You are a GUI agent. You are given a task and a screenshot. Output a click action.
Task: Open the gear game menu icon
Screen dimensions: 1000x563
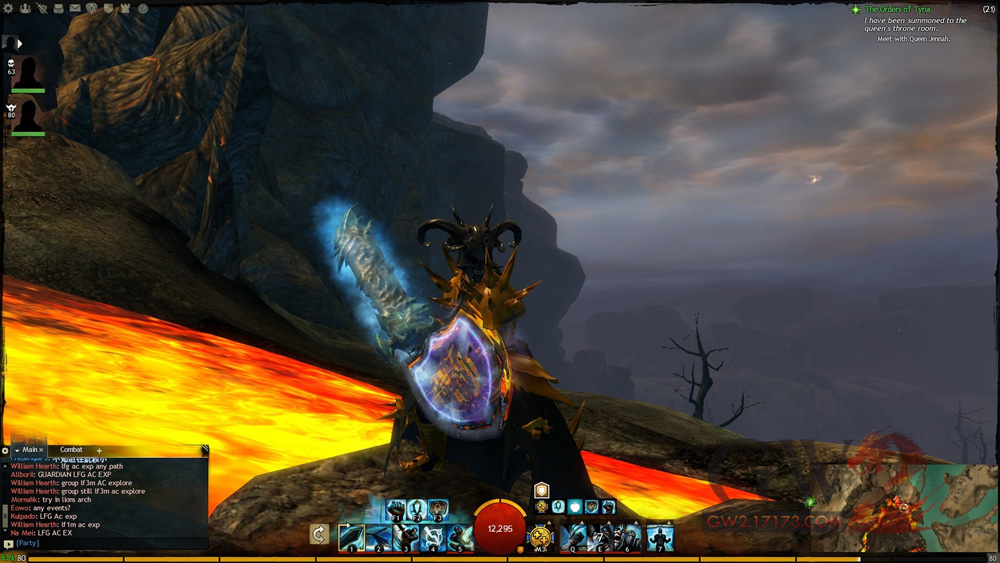coord(8,8)
